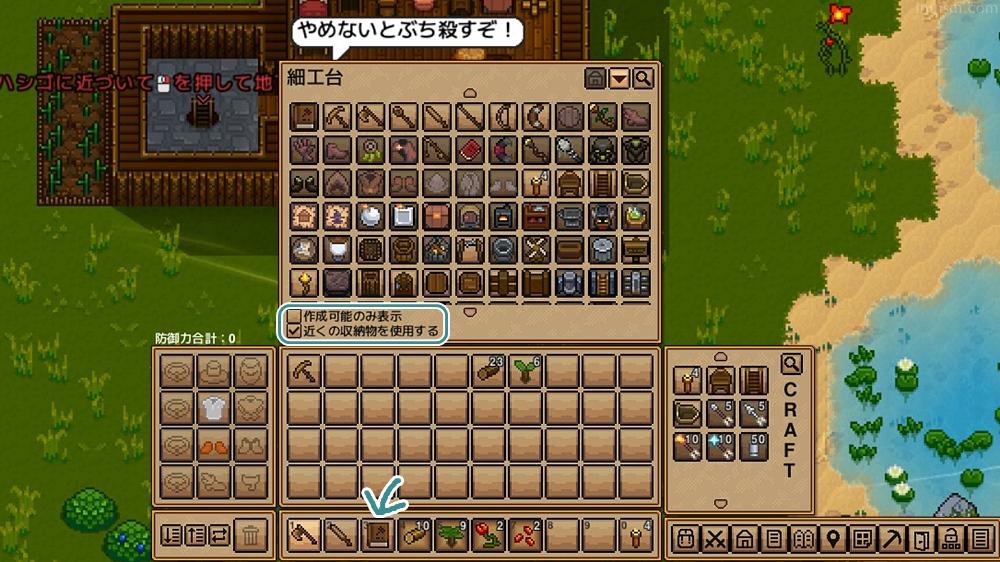Untick the 近くの収納物を使用する checkbox
Viewport: 1000px width, 562px height.
pos(294,330)
